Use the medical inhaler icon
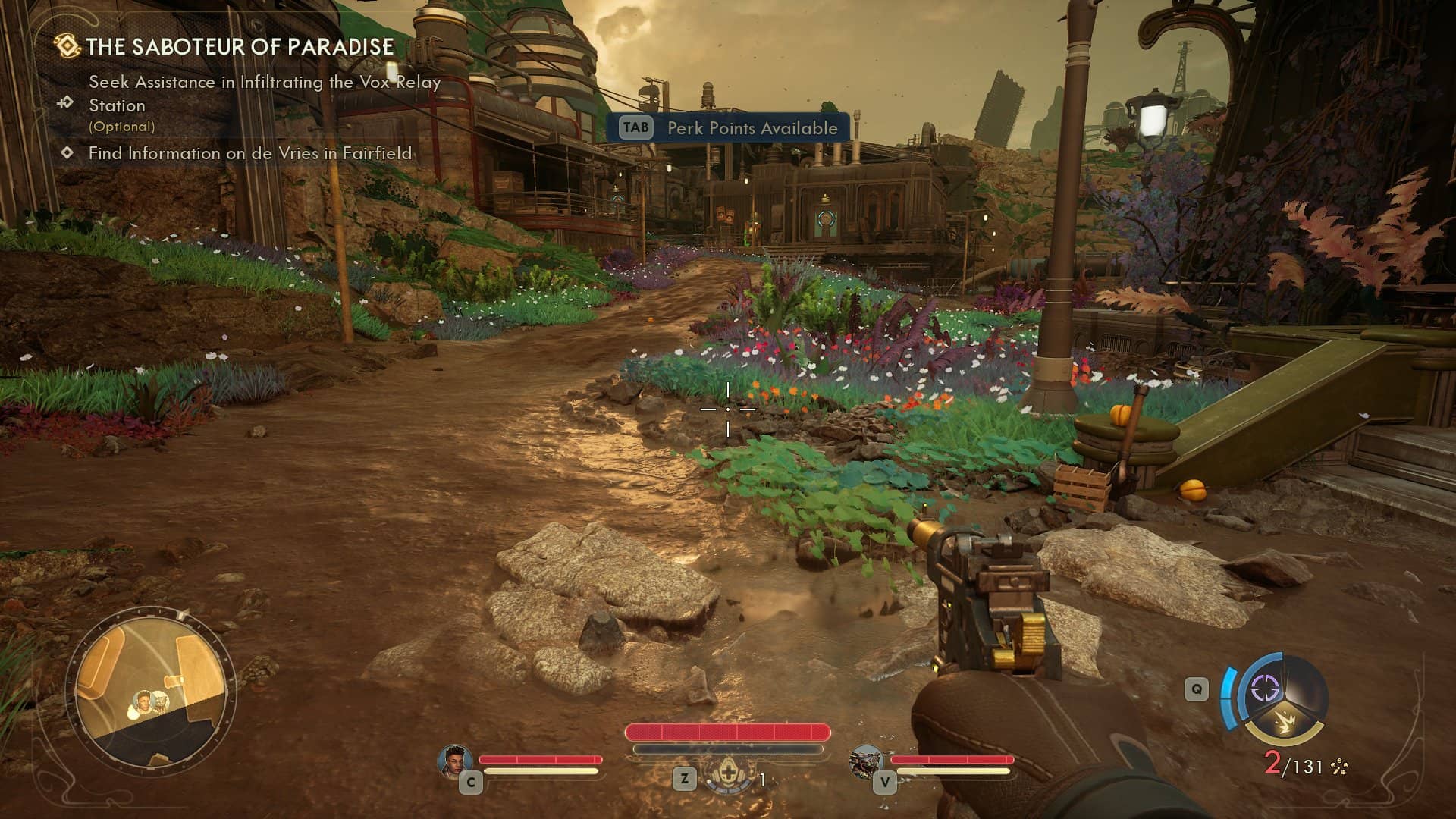Image resolution: width=1456 pixels, height=819 pixels. click(x=727, y=776)
